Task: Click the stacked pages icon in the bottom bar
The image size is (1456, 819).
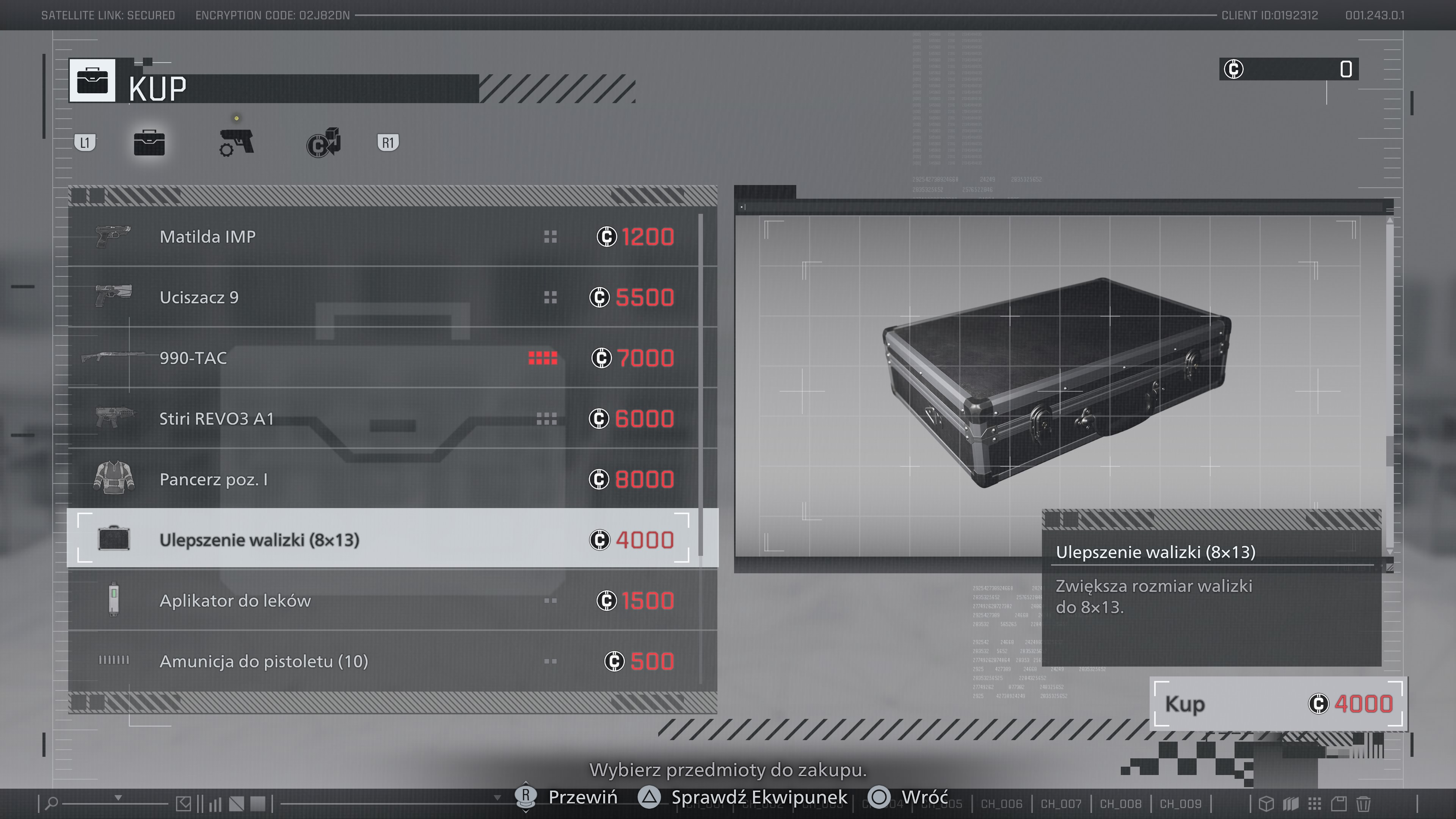Action: coord(1291,804)
